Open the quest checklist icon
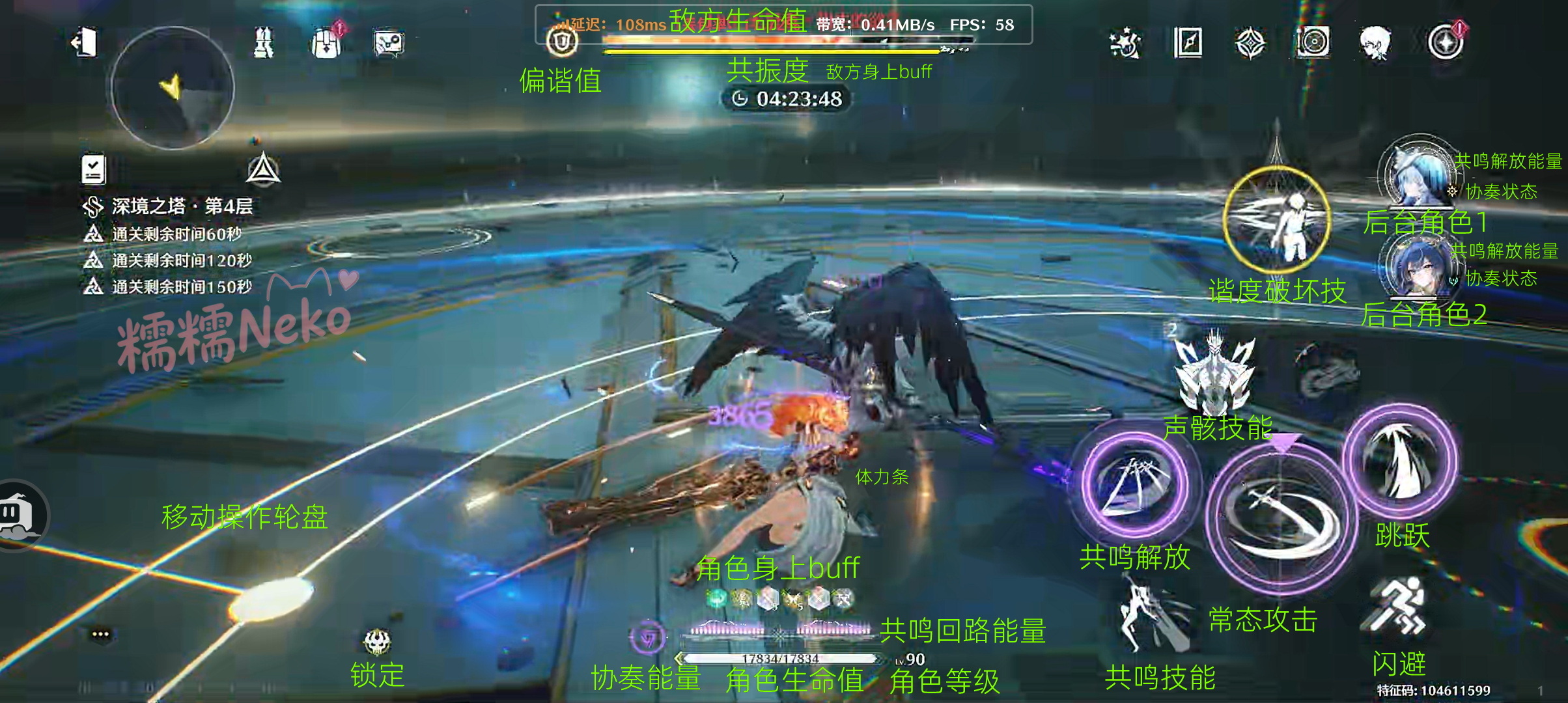Screen dimensions: 1568x703 (x=94, y=169)
